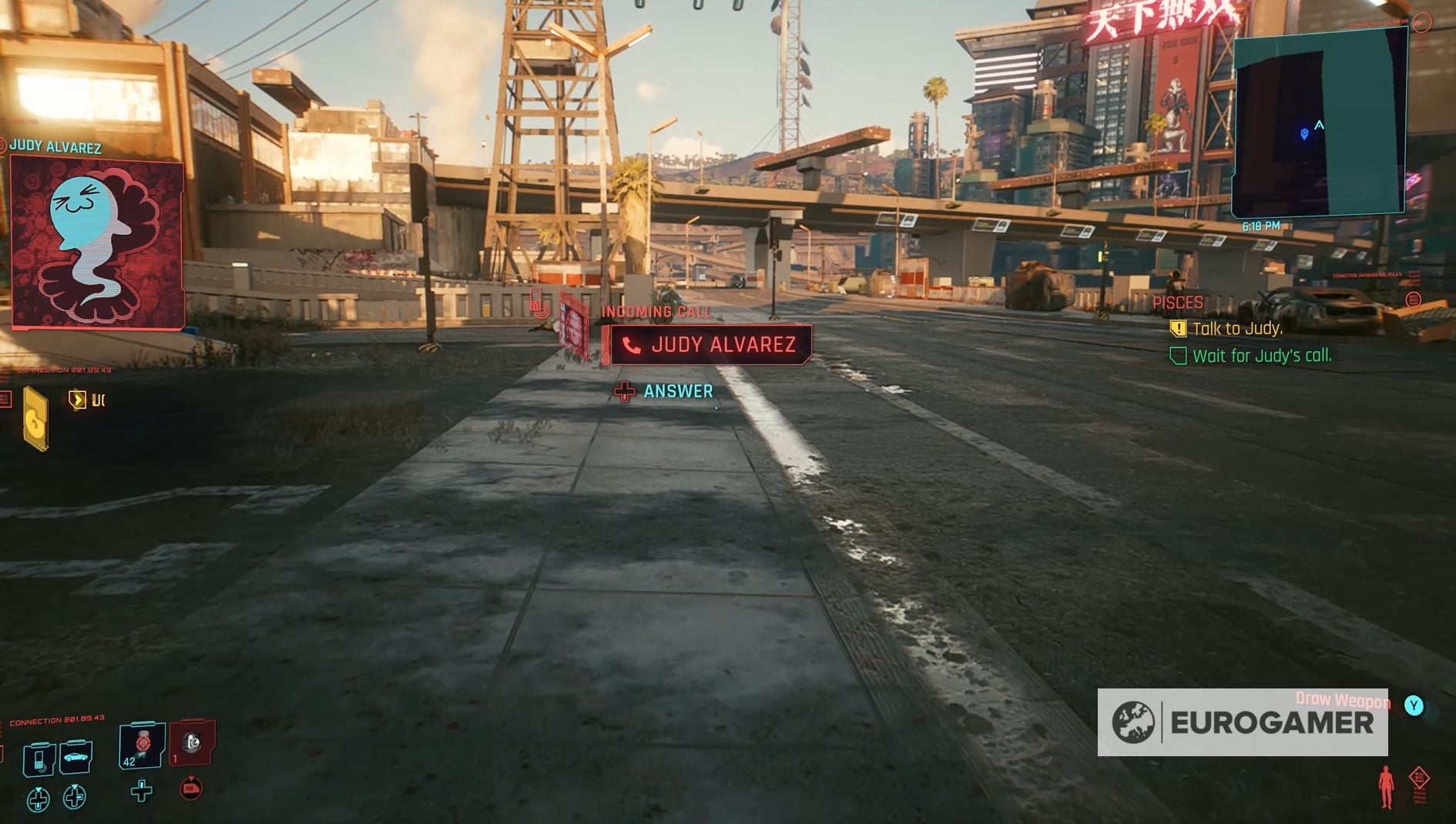The image size is (1456, 824).
Task: Click the d-pad cycle arrow under the vehicle slot
Action: coord(73,797)
